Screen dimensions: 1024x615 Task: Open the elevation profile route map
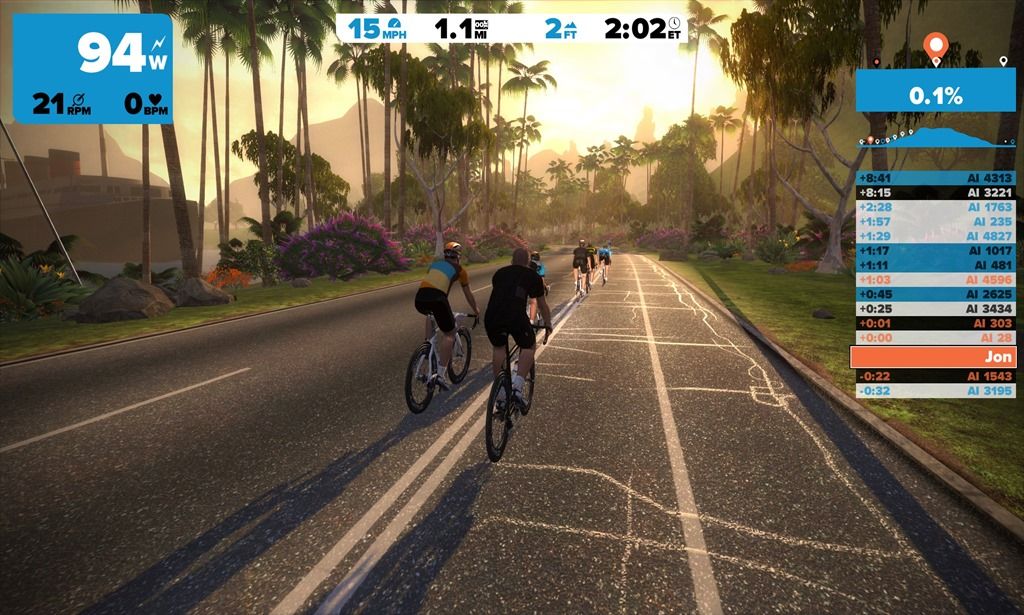[936, 137]
